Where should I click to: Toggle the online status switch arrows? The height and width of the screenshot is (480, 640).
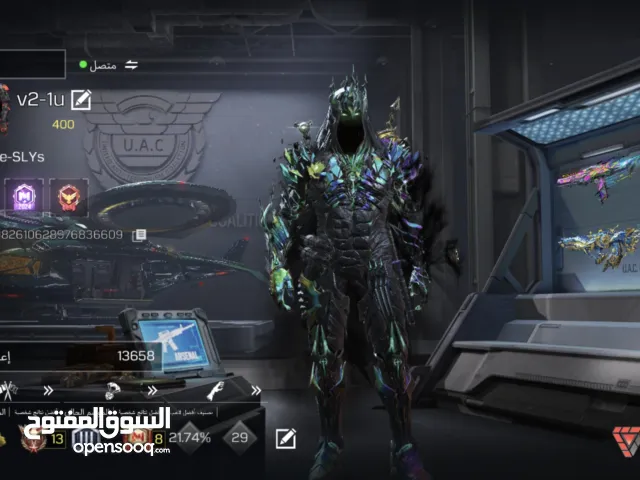click(131, 64)
